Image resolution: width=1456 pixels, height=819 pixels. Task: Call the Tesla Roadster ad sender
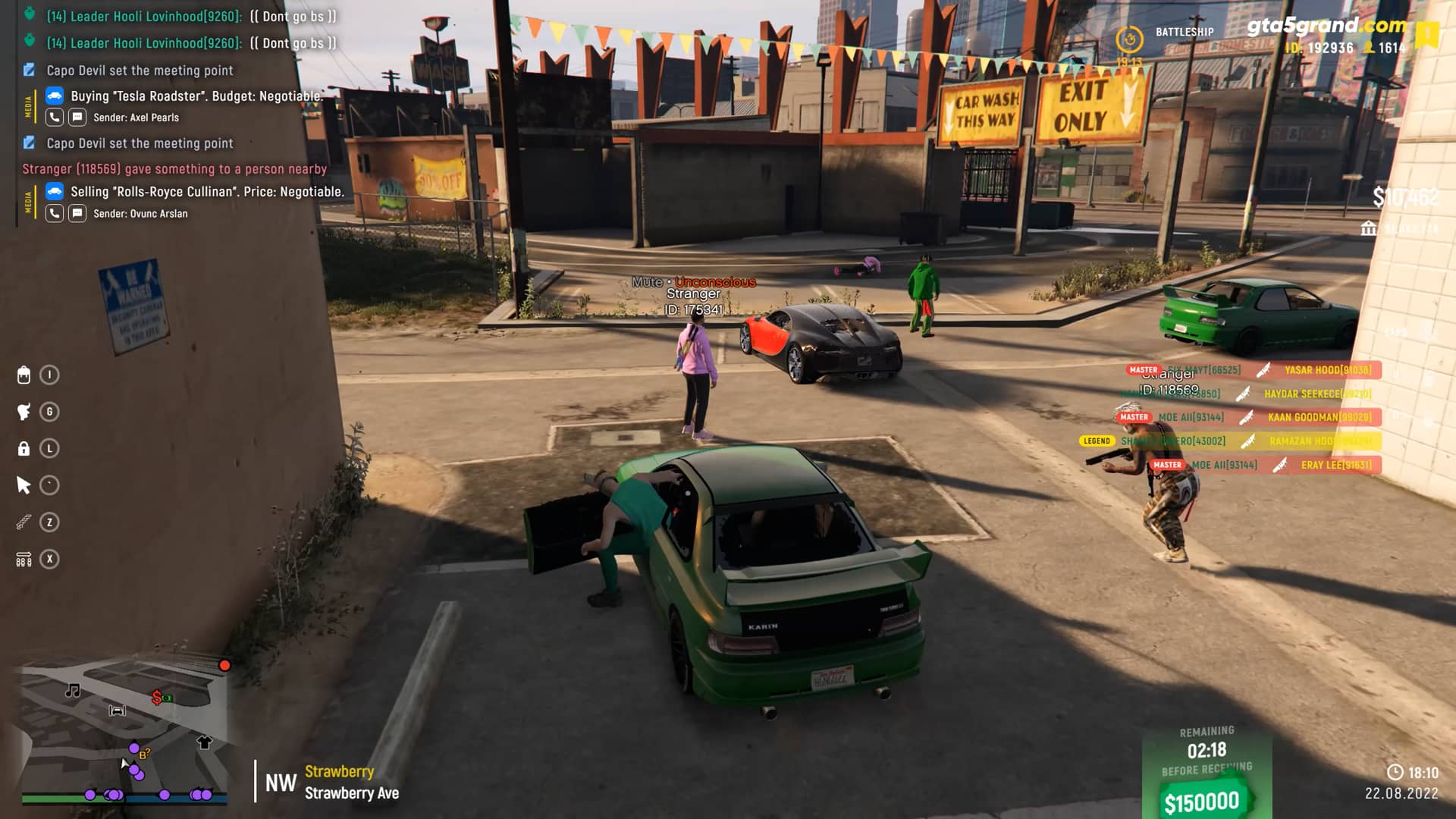pyautogui.click(x=55, y=118)
